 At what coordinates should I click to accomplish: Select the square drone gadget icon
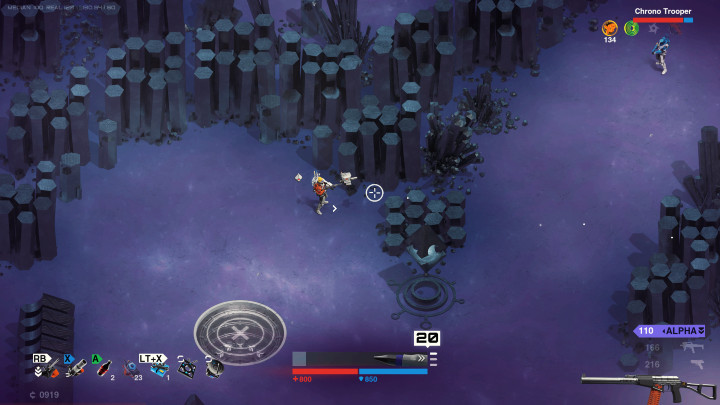tap(186, 368)
